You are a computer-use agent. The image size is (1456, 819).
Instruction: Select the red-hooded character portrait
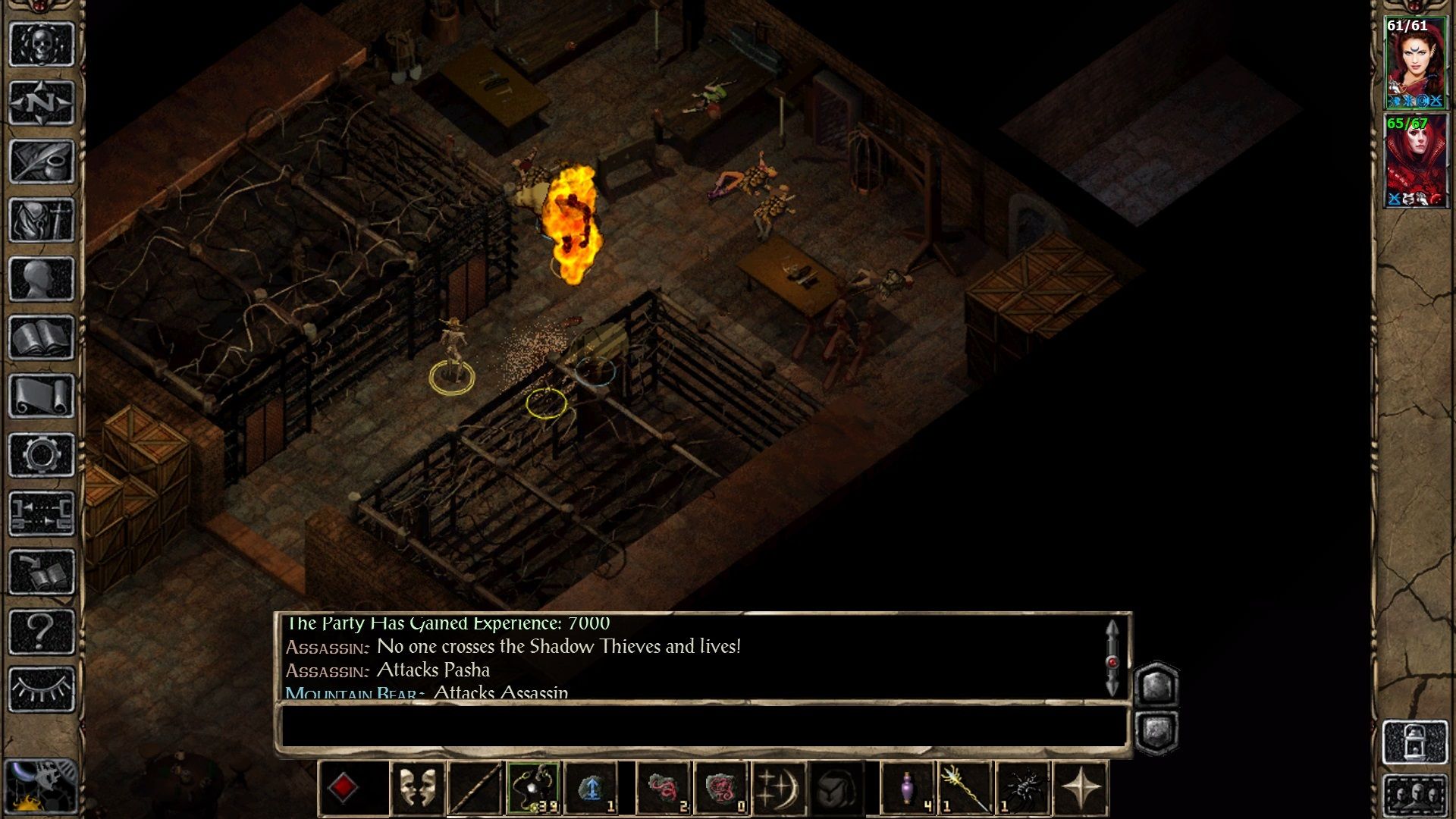(1415, 161)
